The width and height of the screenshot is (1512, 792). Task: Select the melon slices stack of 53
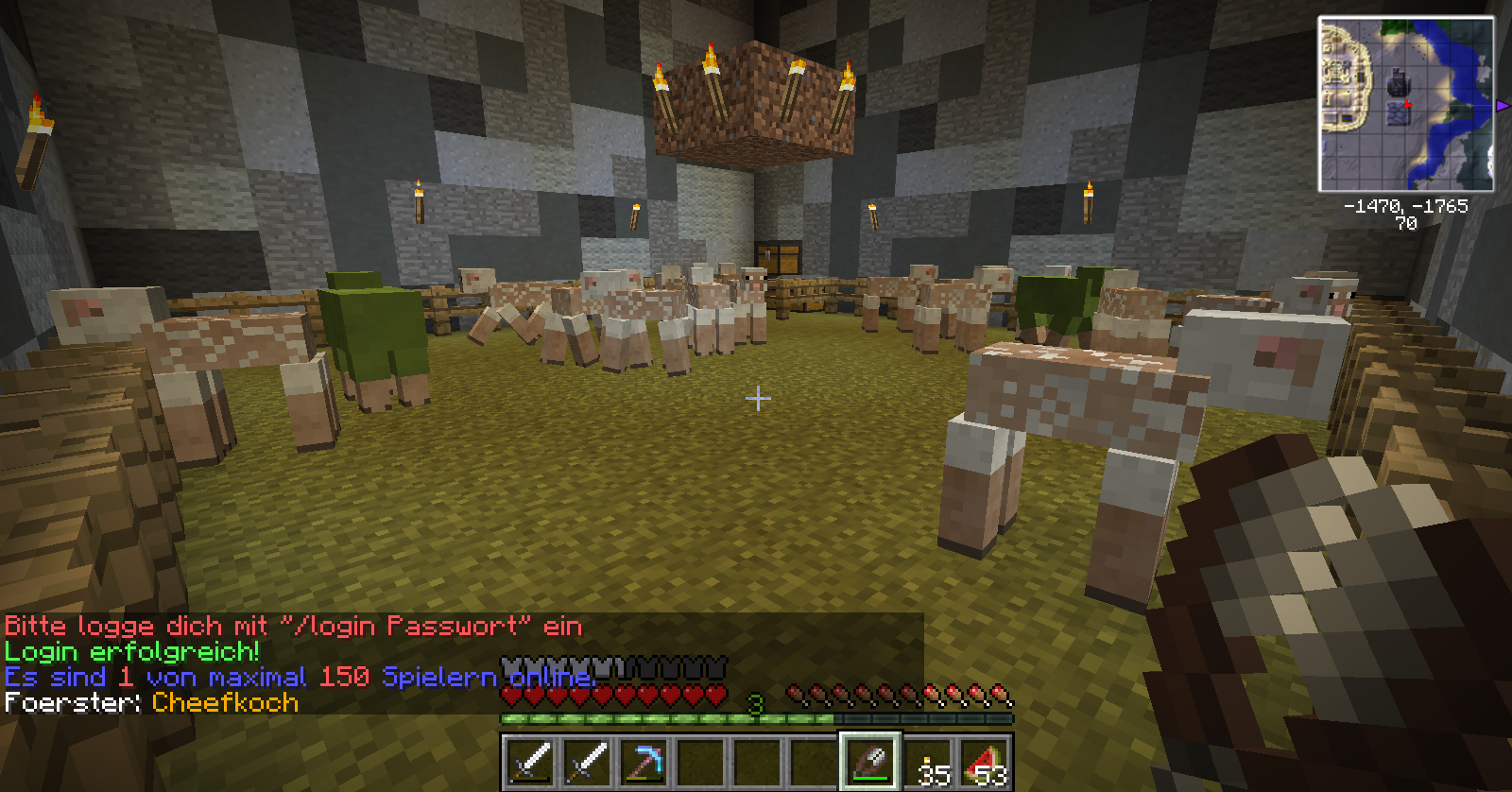pos(984,761)
